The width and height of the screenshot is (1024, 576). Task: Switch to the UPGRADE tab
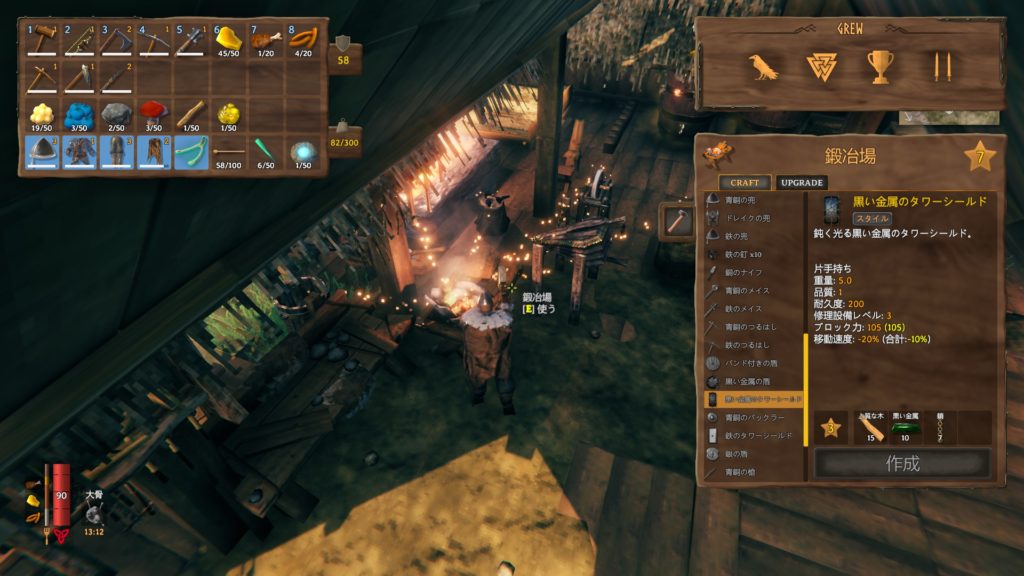pyautogui.click(x=801, y=183)
